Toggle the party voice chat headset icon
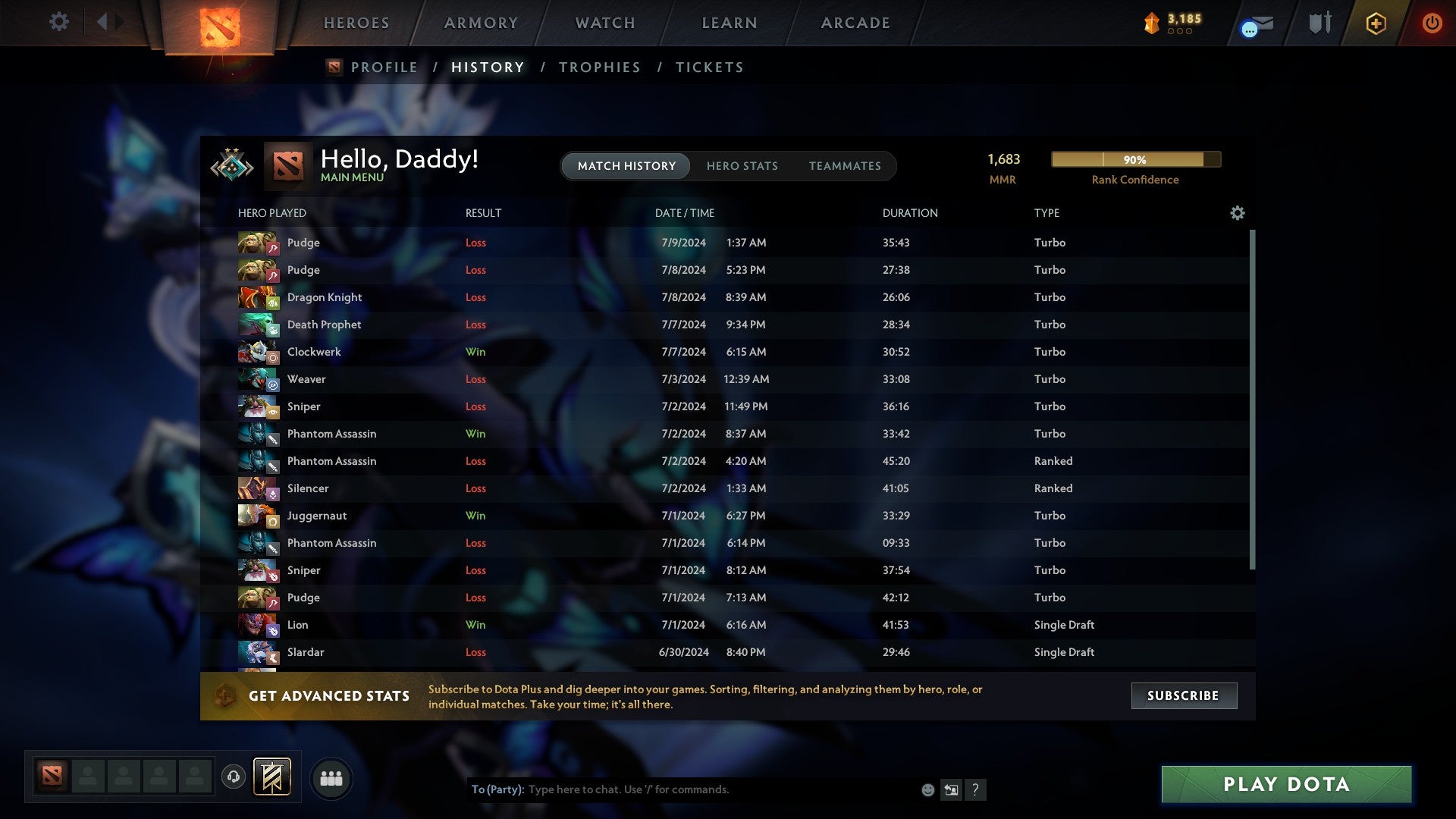The width and height of the screenshot is (1456, 819). [x=233, y=777]
